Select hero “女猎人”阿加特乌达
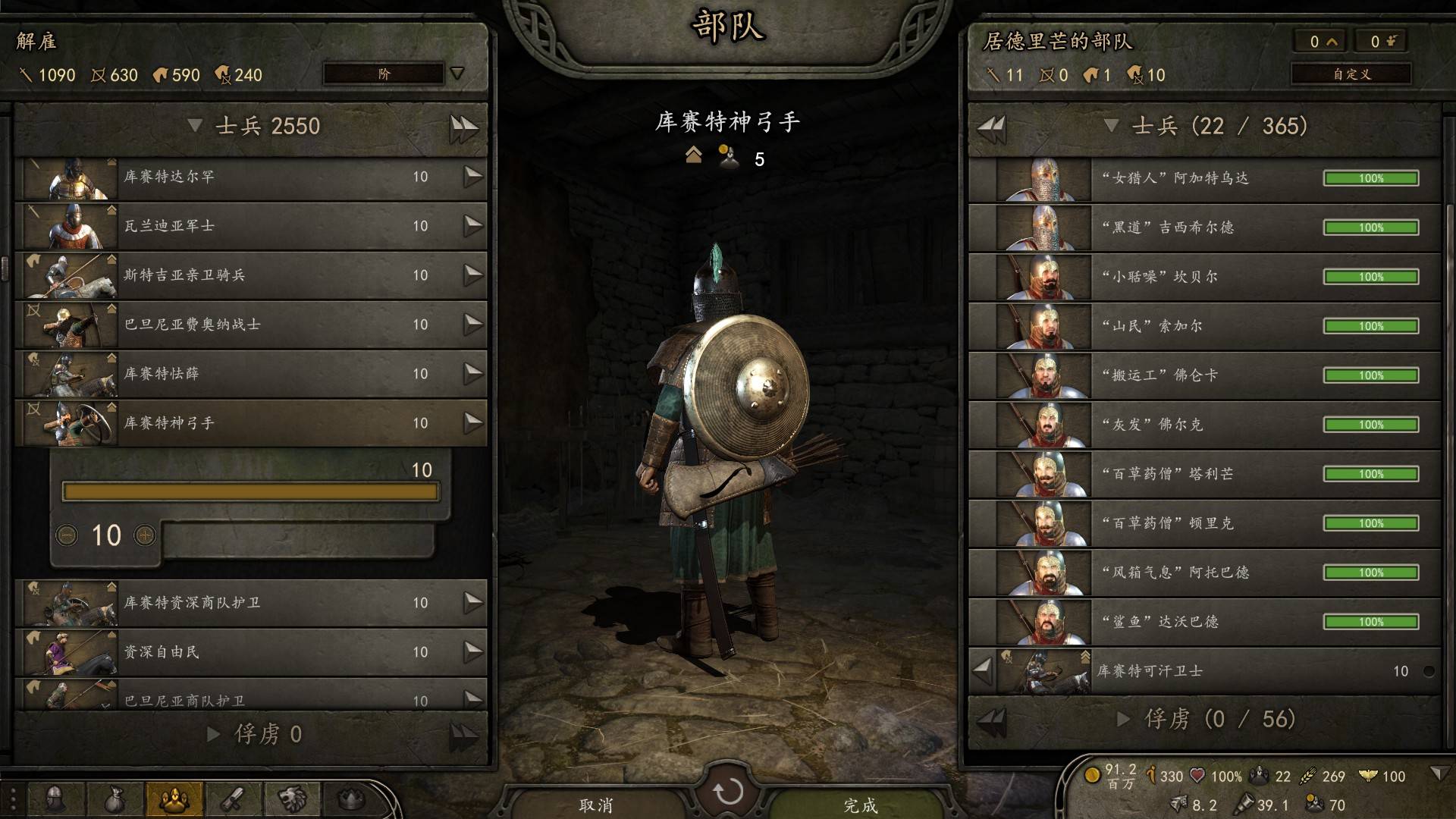The height and width of the screenshot is (819, 1456). click(1204, 179)
